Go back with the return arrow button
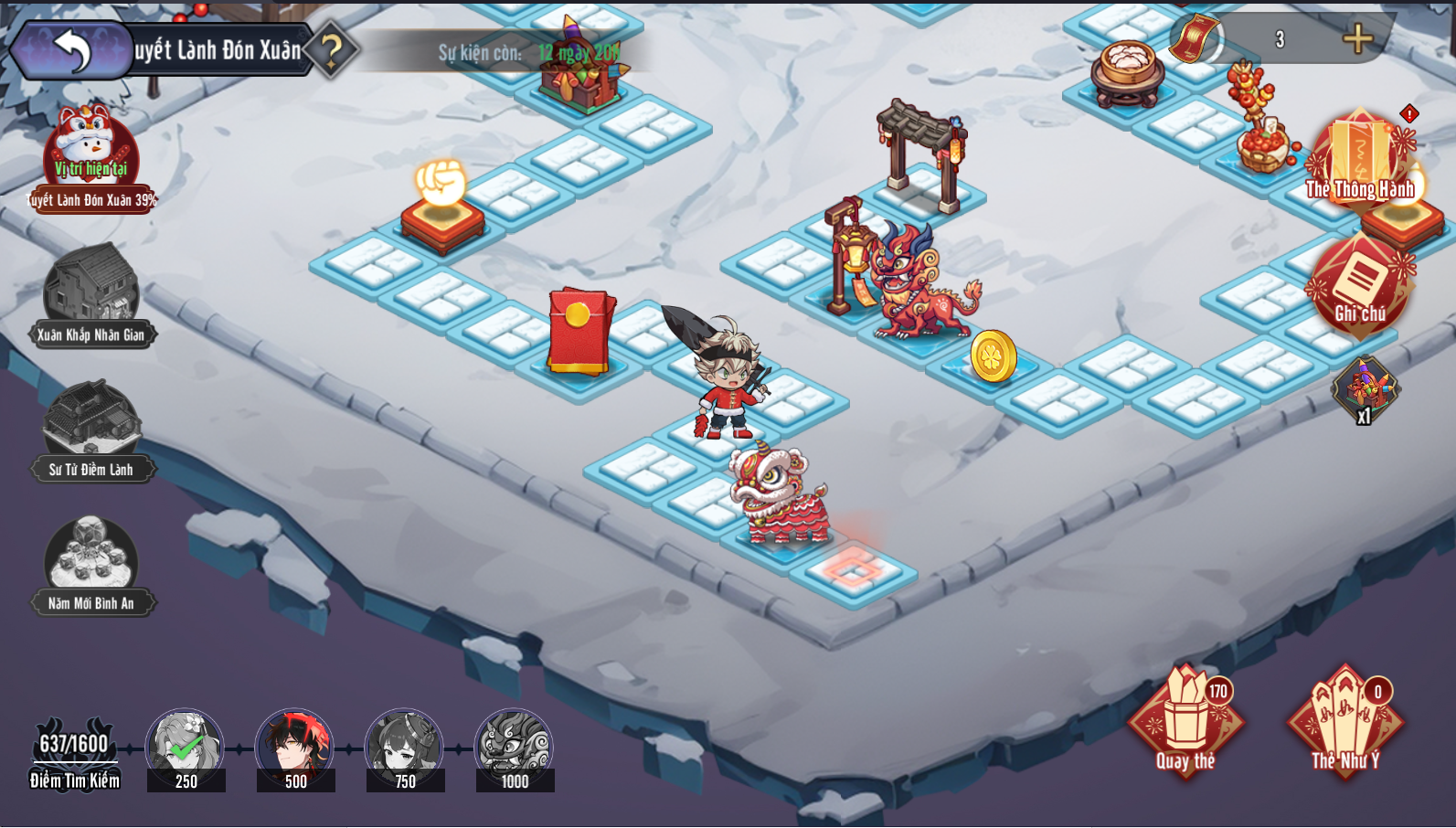This screenshot has width=1456, height=828. (72, 50)
